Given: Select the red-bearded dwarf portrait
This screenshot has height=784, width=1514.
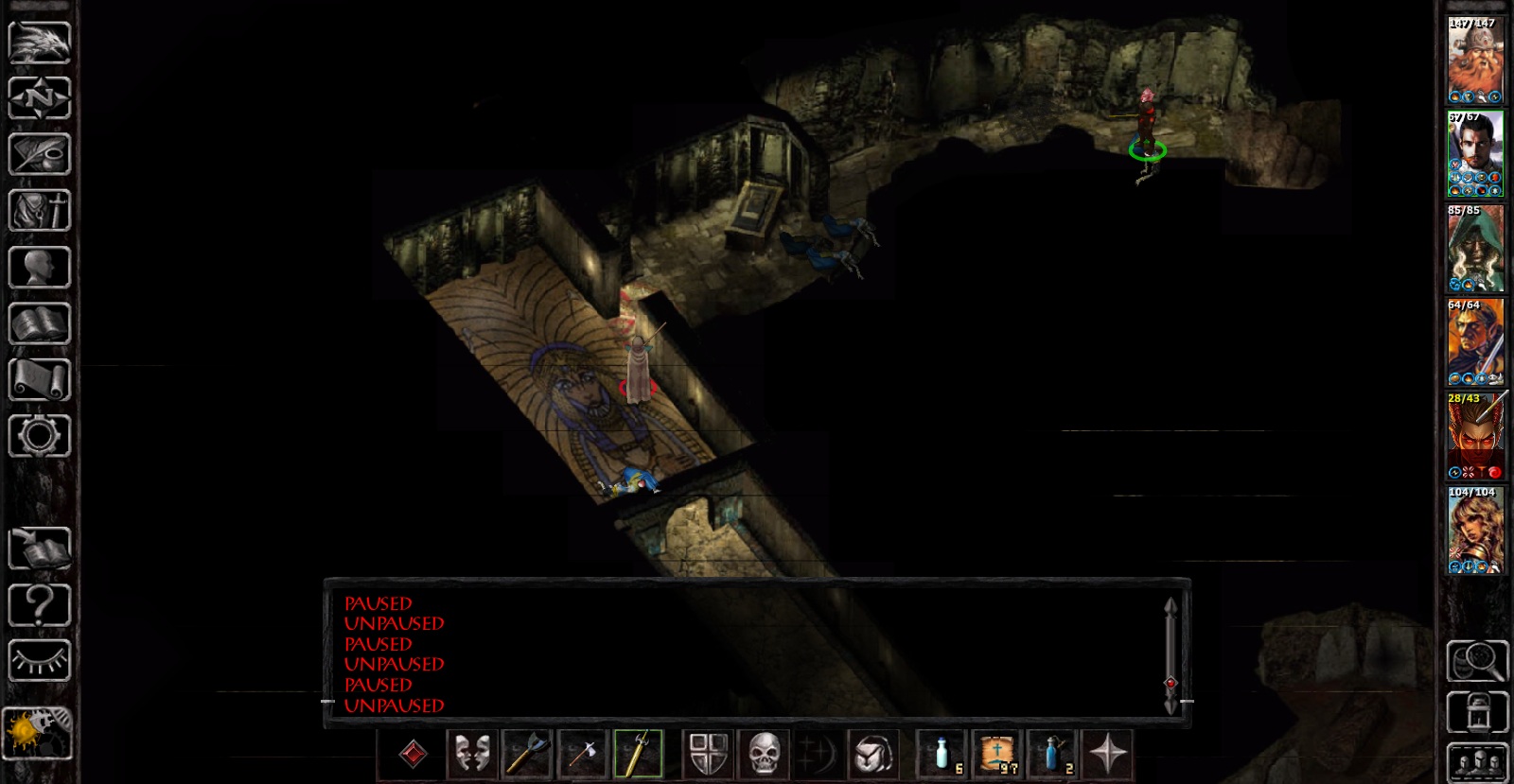Looking at the screenshot, I should pos(1474,61).
